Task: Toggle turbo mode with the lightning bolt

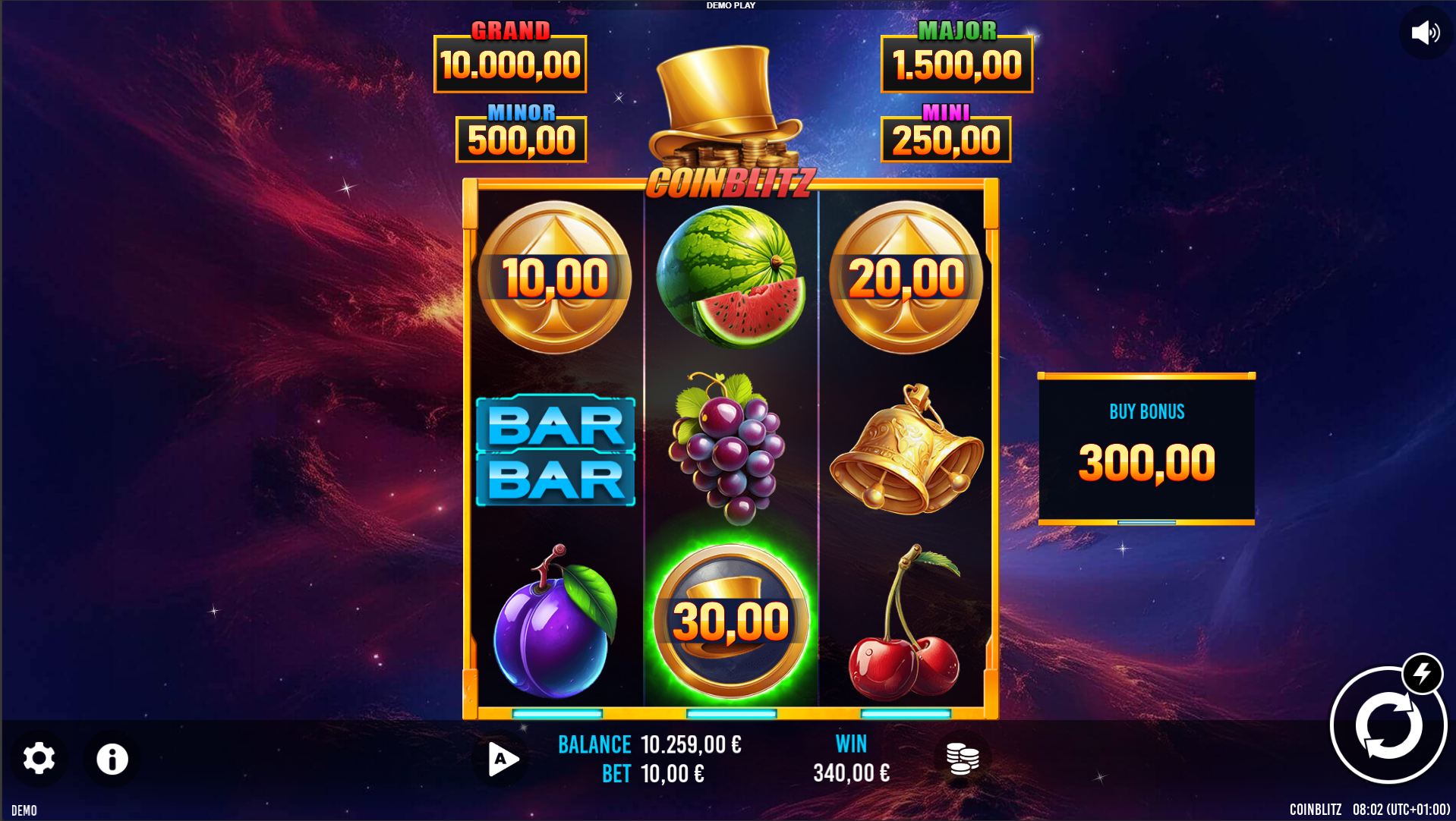Action: point(1422,673)
